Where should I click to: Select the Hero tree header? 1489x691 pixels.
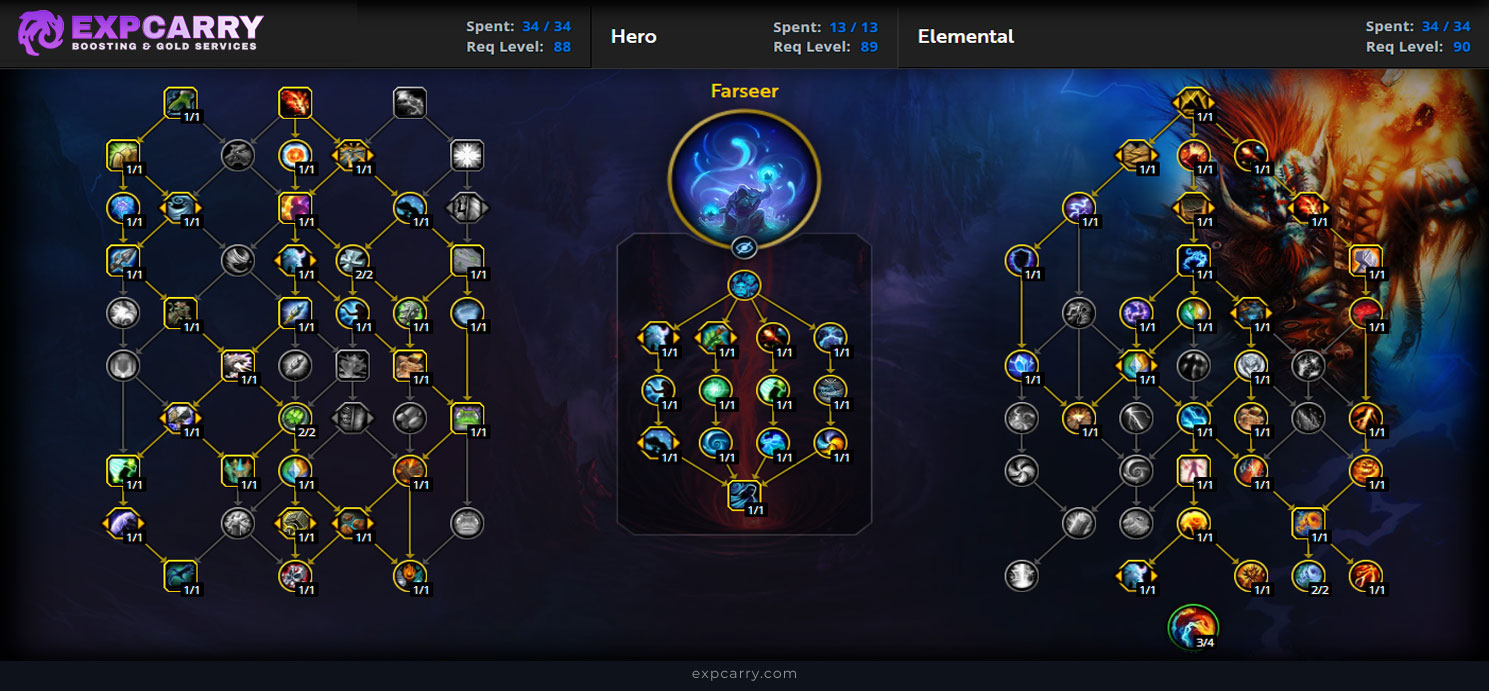tap(634, 37)
